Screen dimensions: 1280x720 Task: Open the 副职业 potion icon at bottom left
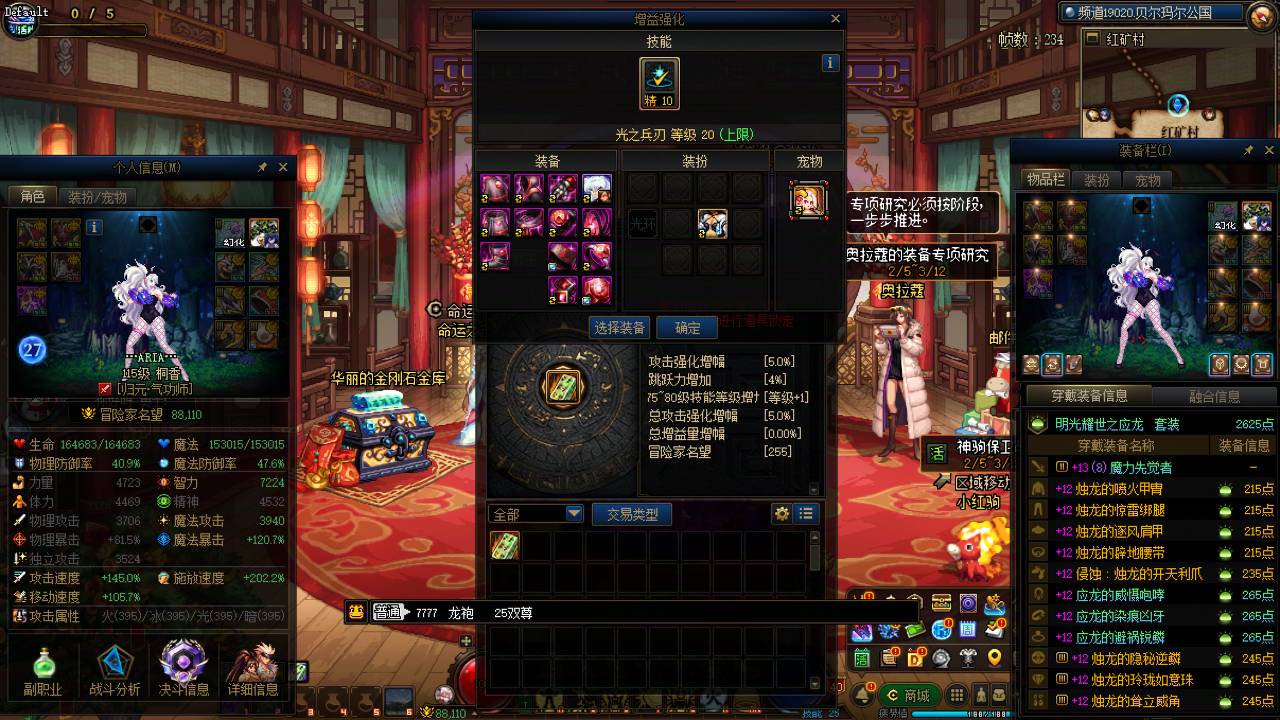(x=43, y=660)
